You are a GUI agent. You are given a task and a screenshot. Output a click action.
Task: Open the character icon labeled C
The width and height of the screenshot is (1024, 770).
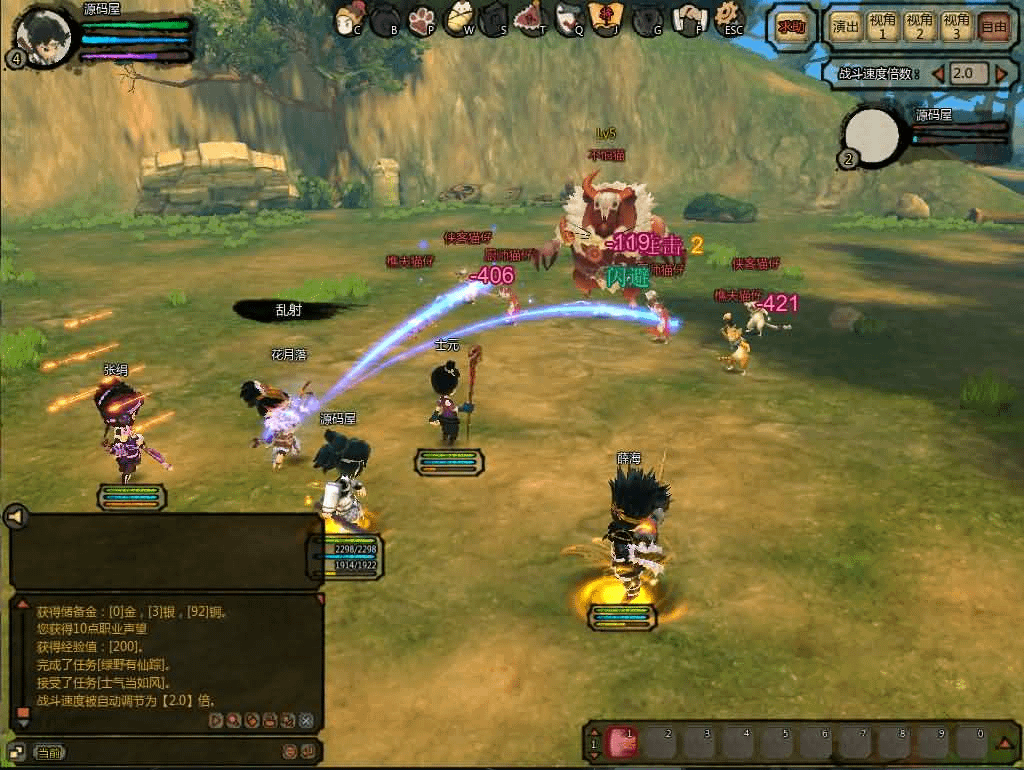(x=349, y=17)
